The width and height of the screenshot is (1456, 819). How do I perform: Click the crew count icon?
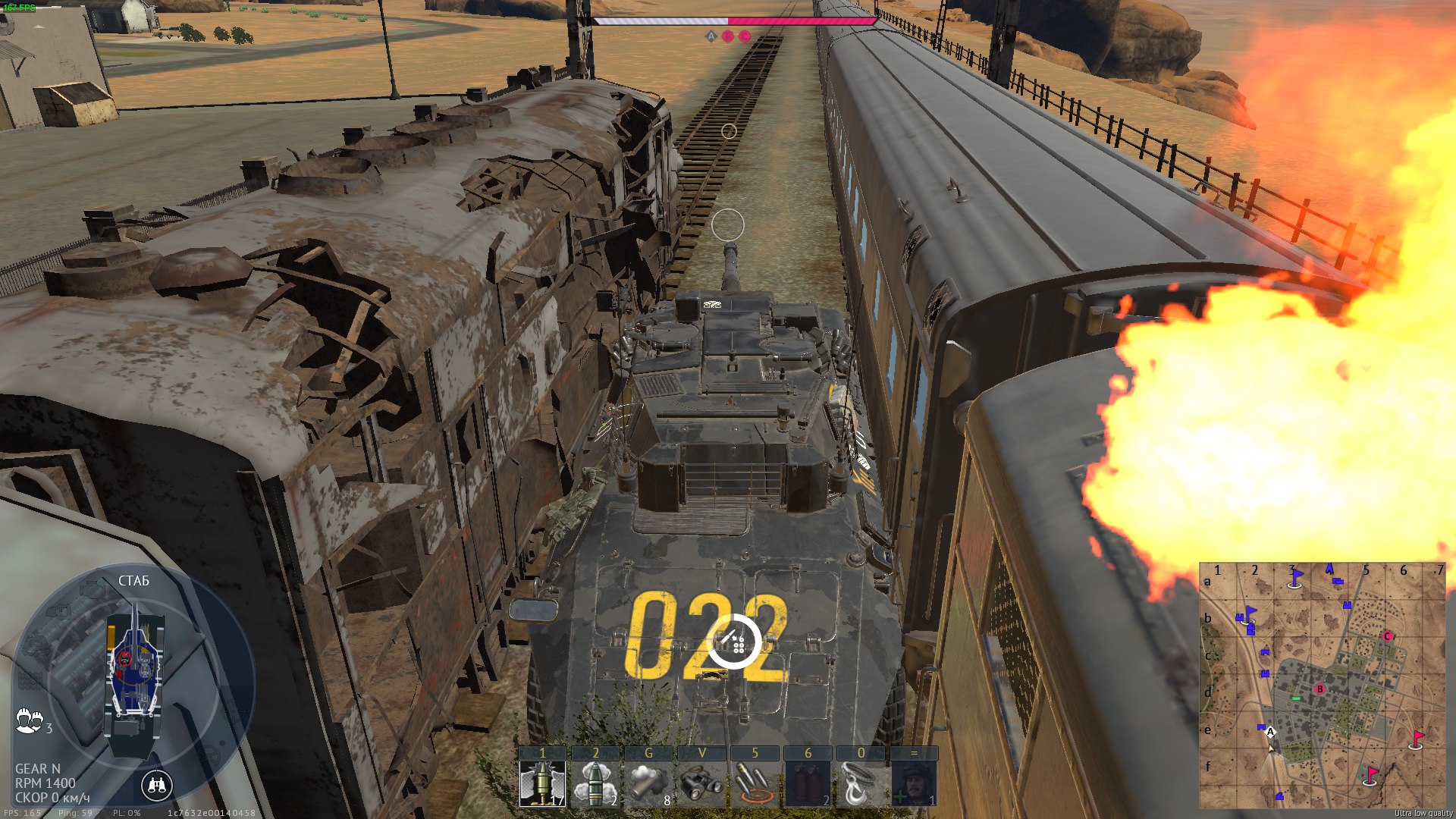point(30,720)
